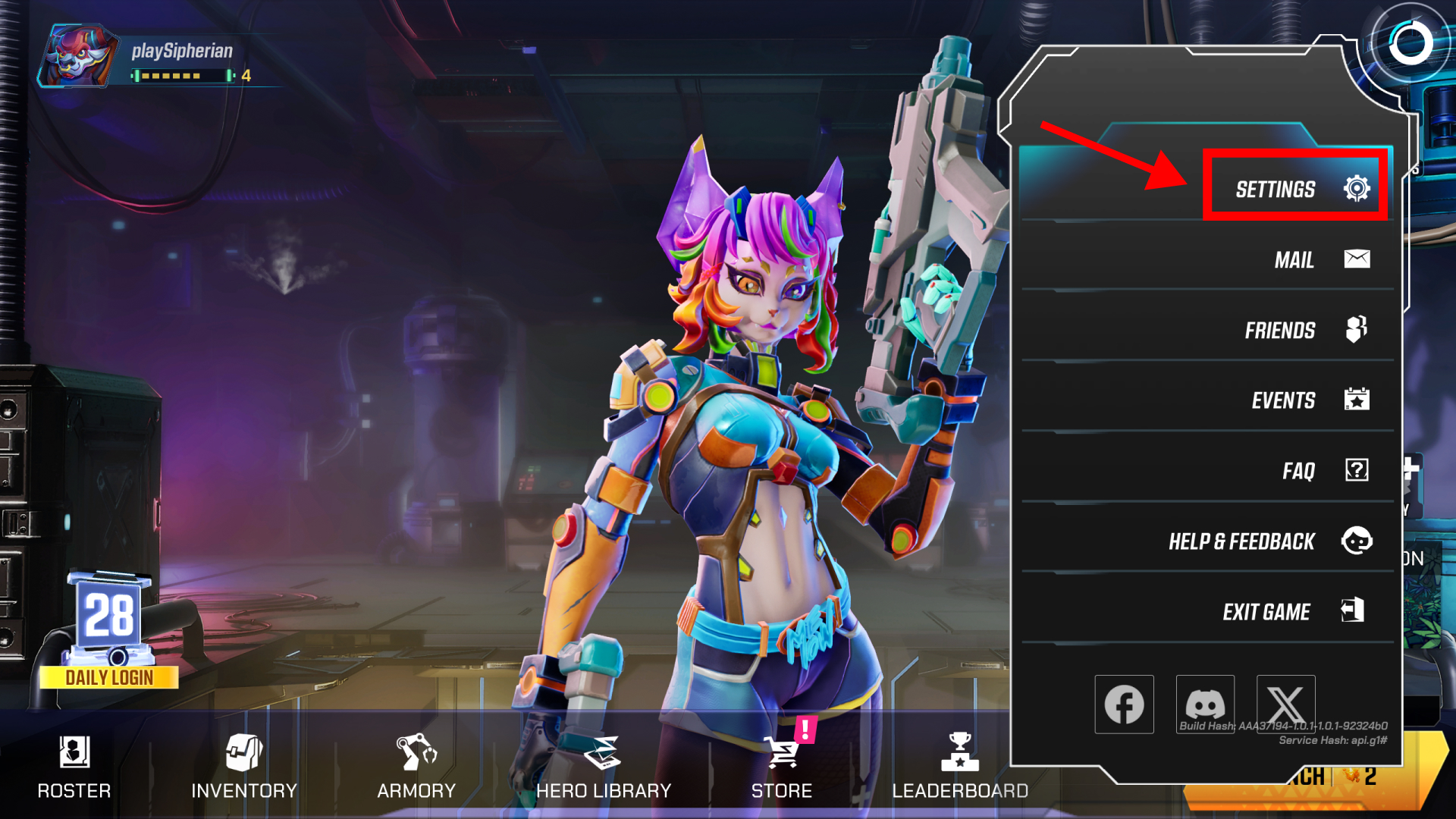Screen dimensions: 1456x819
Task: Click the playSipherian level 4 progress bar
Action: [182, 76]
